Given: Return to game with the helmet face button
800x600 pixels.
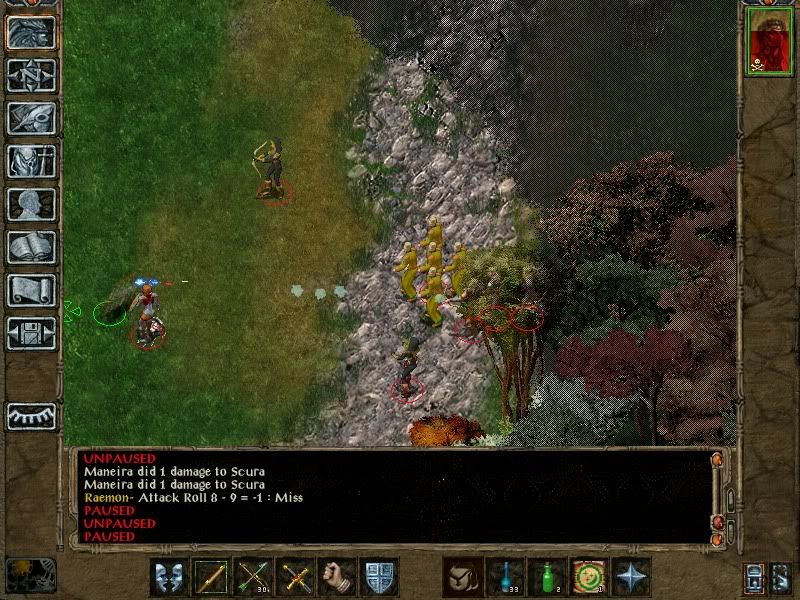Looking at the screenshot, I should click(31, 33).
